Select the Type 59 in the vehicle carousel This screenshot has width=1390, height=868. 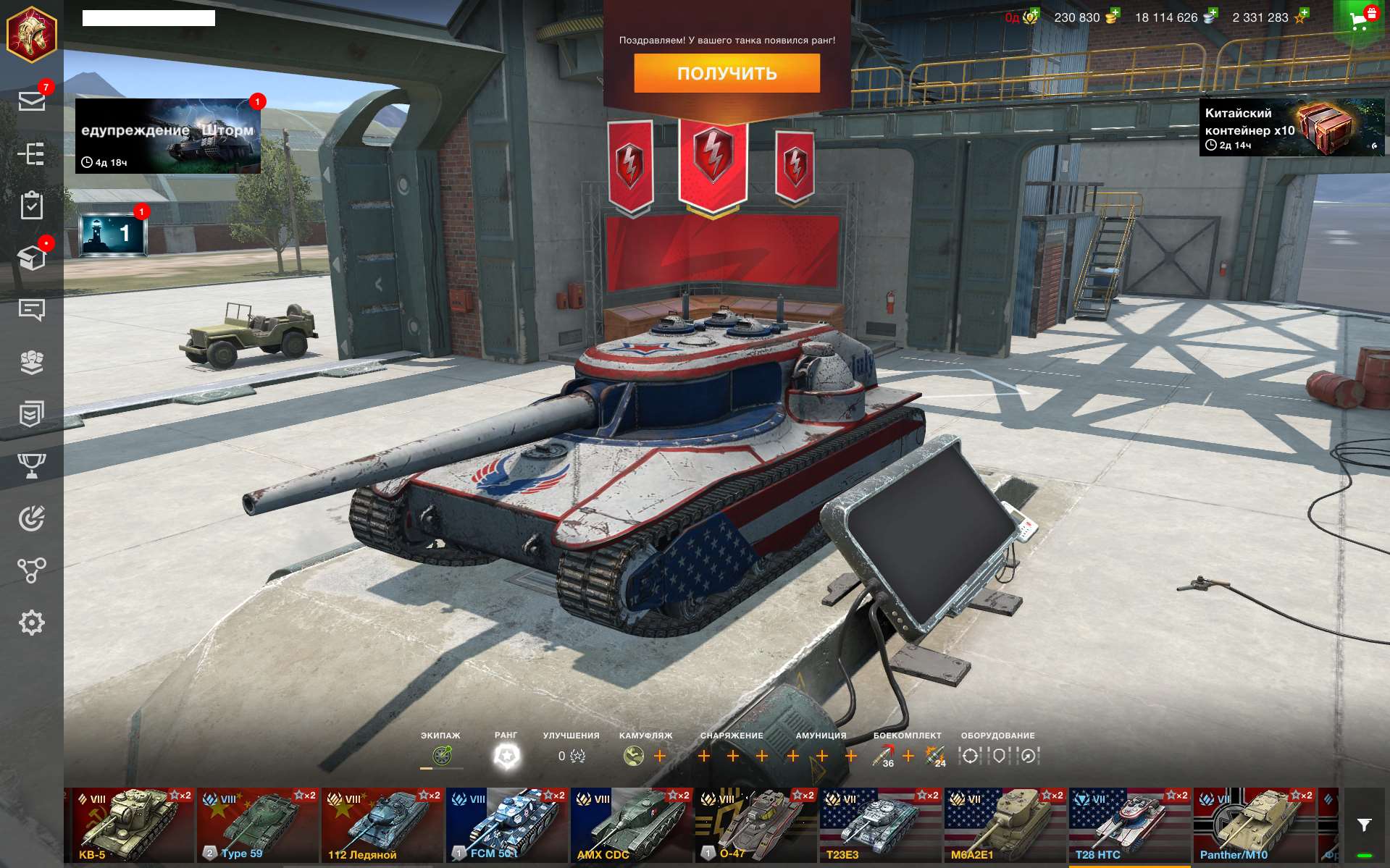[257, 823]
